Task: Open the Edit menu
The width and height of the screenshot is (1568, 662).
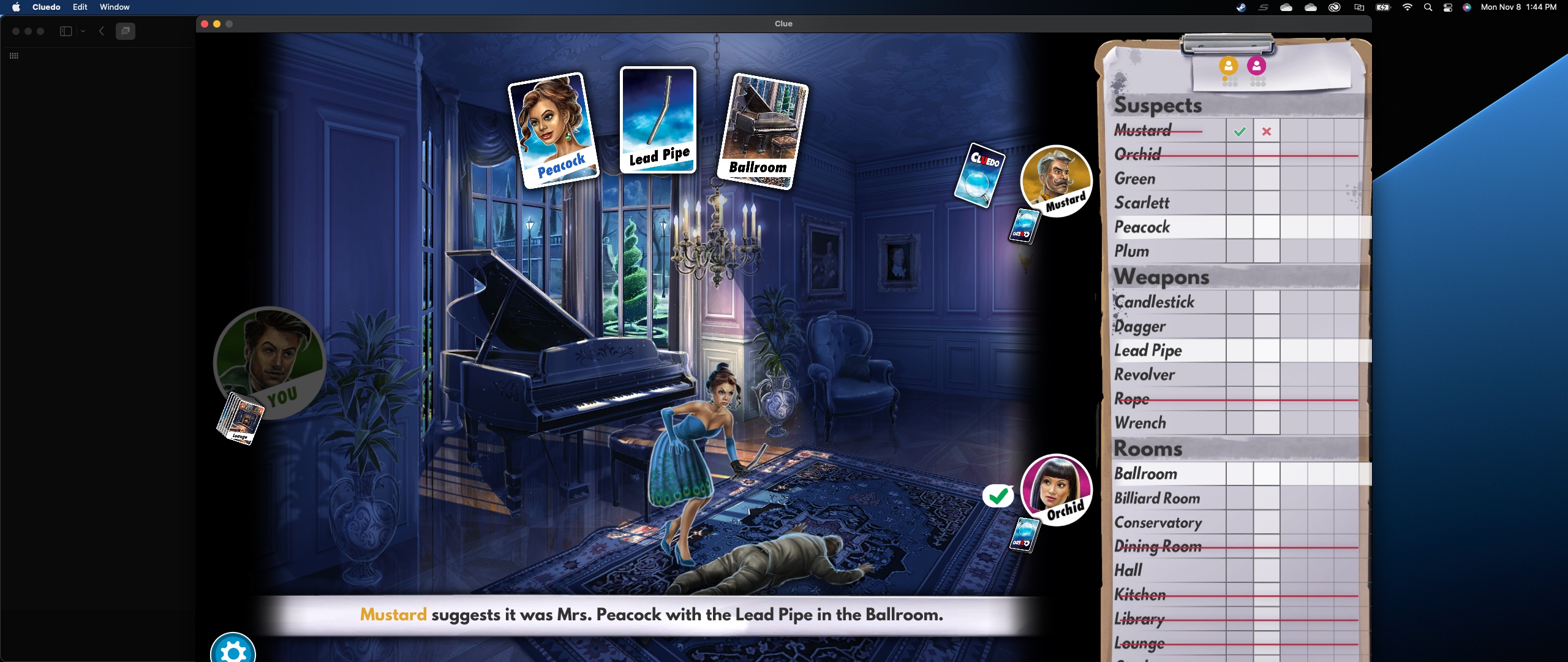Action: 79,7
